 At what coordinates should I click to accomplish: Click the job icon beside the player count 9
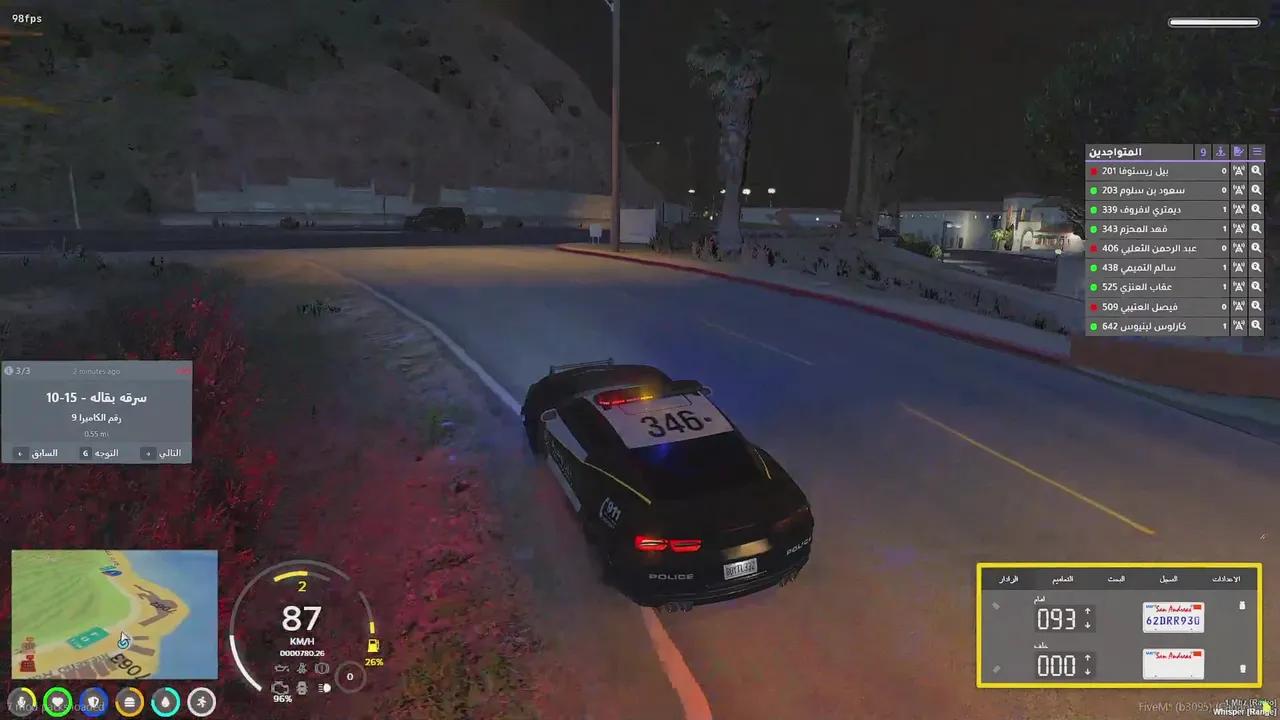point(1221,152)
